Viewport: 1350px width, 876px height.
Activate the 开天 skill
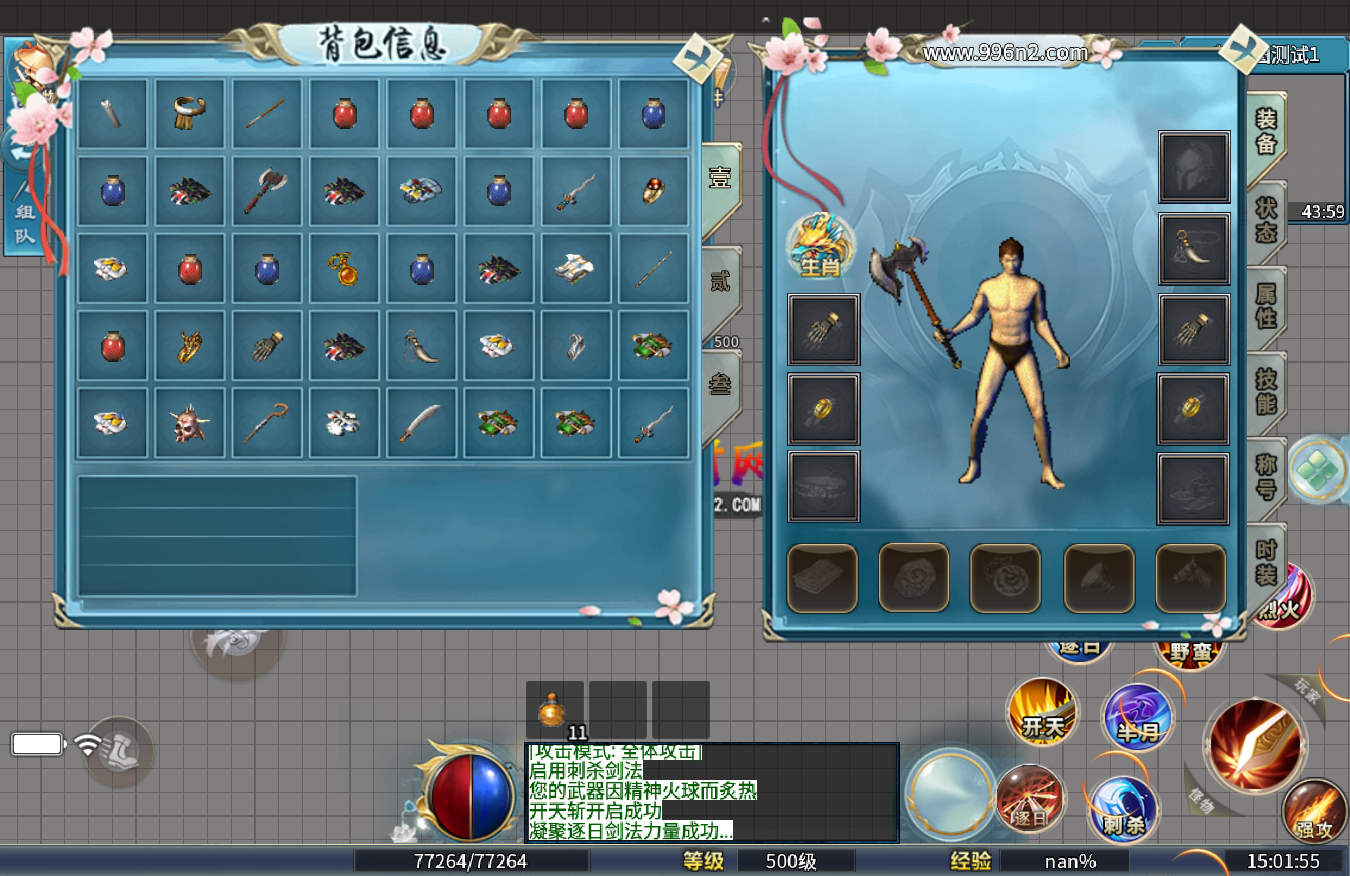(1043, 713)
